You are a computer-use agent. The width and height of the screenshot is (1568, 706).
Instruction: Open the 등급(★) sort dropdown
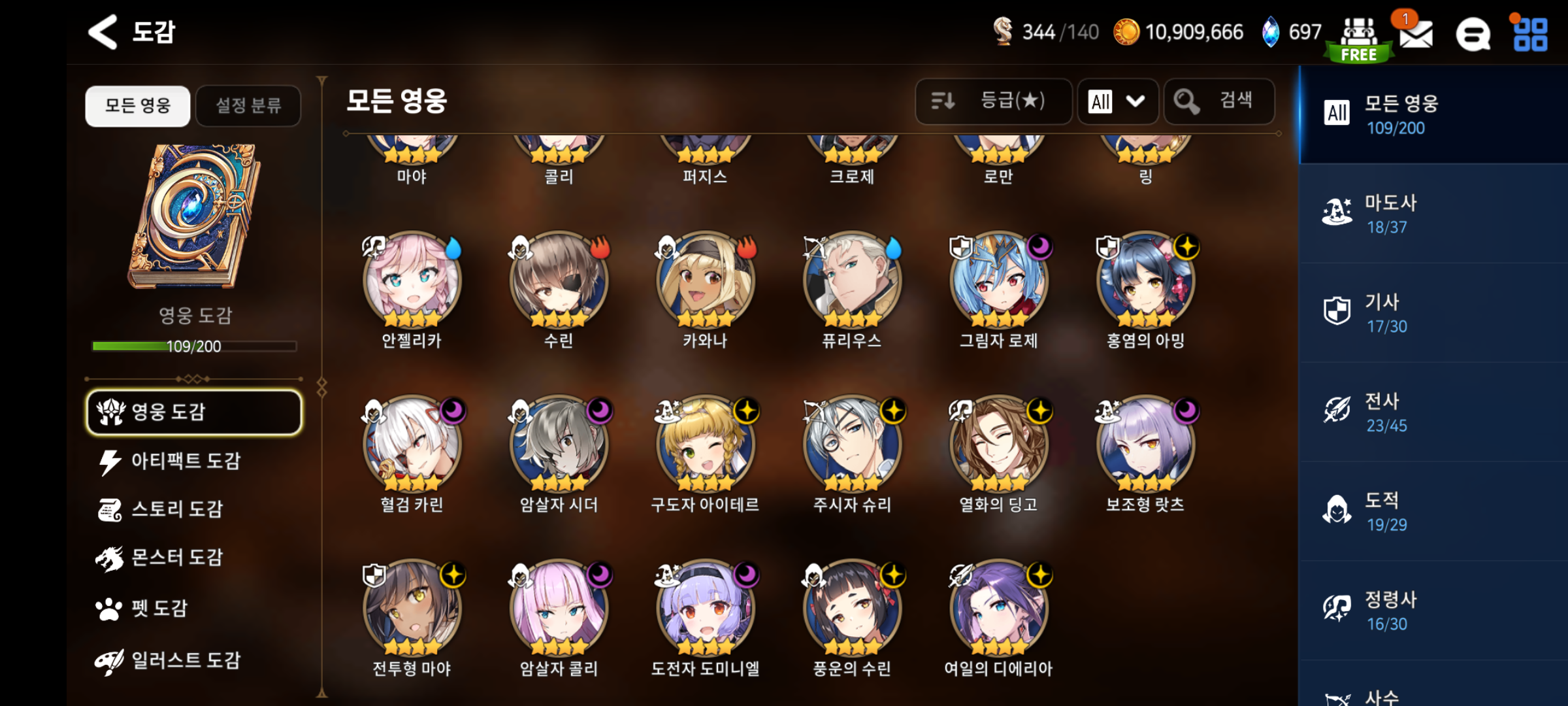tap(994, 101)
